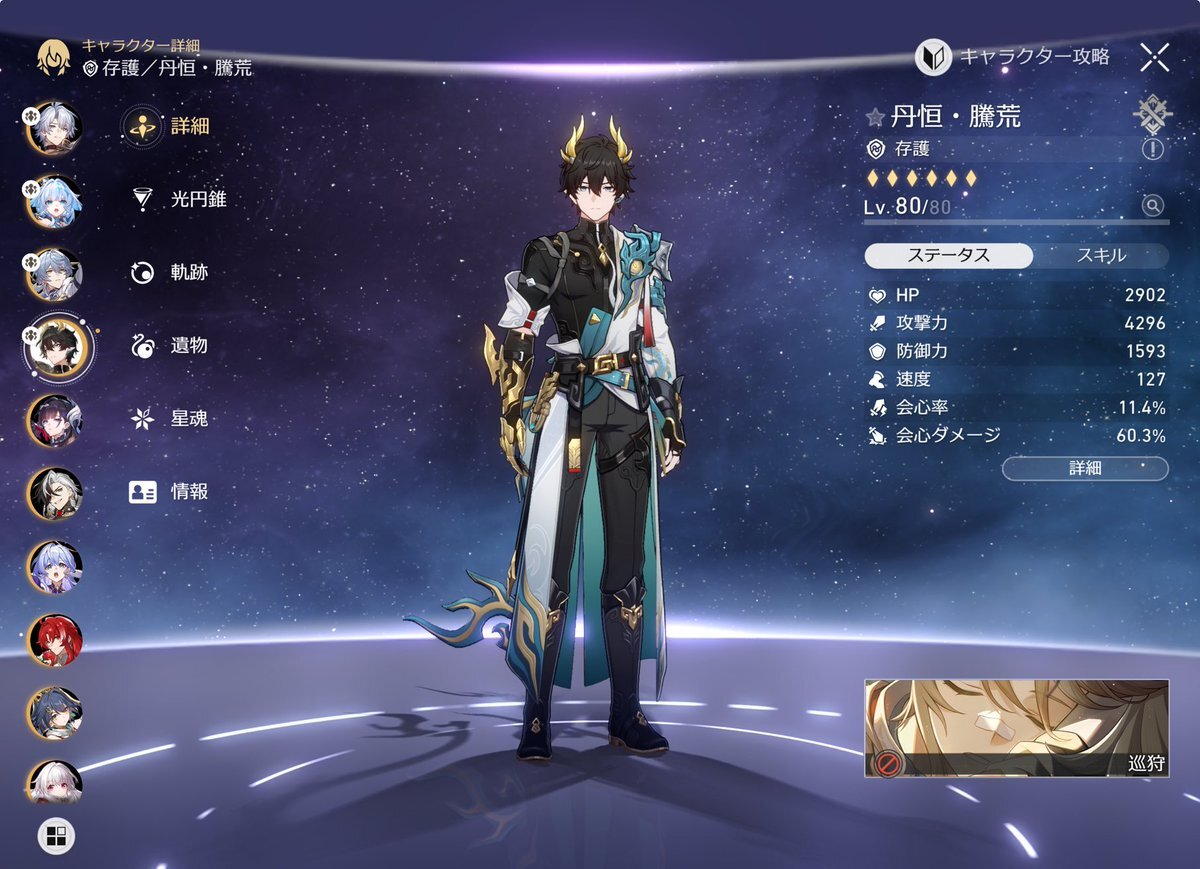Choose the purple-haired character portrait
Image resolution: width=1200 pixels, height=869 pixels.
[55, 567]
